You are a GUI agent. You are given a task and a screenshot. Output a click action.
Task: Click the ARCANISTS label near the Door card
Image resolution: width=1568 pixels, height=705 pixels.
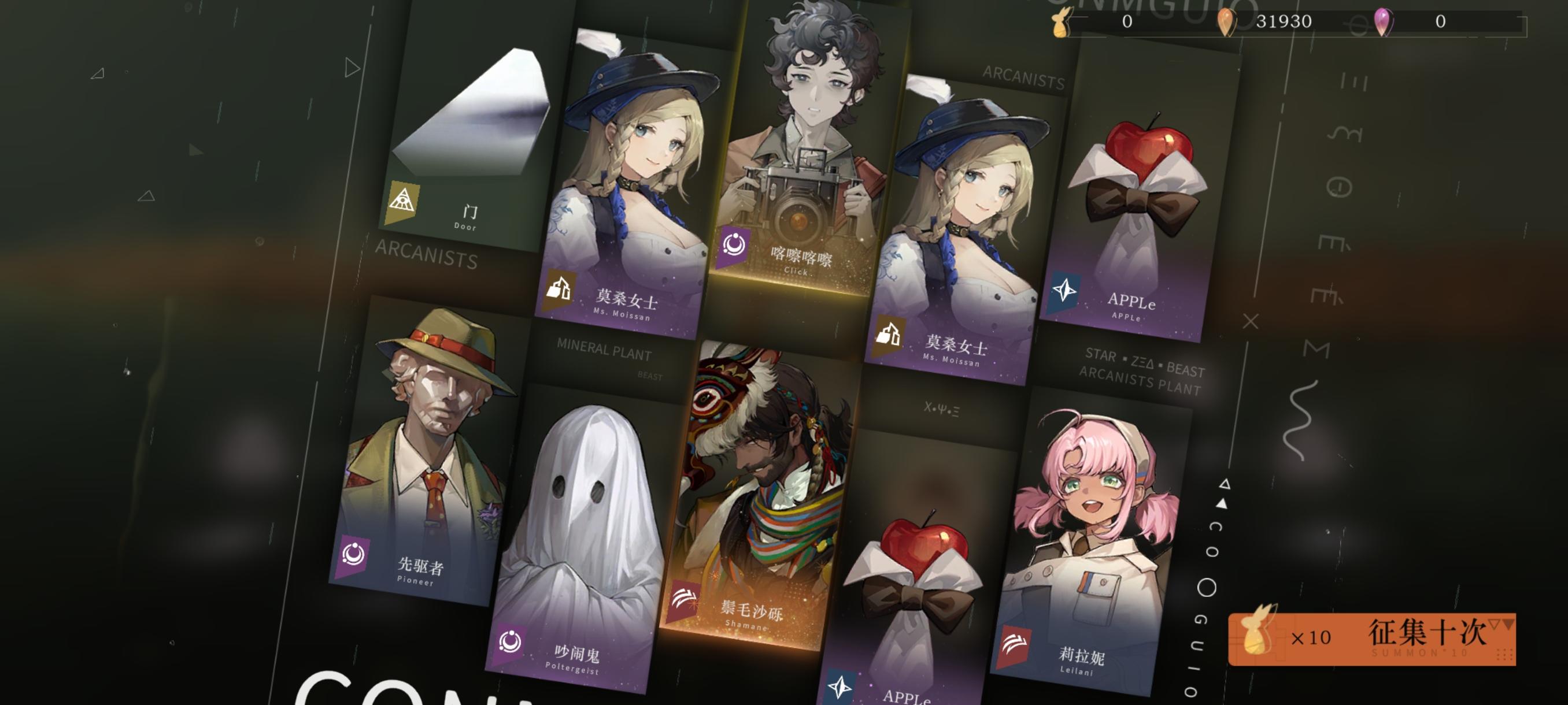(426, 261)
